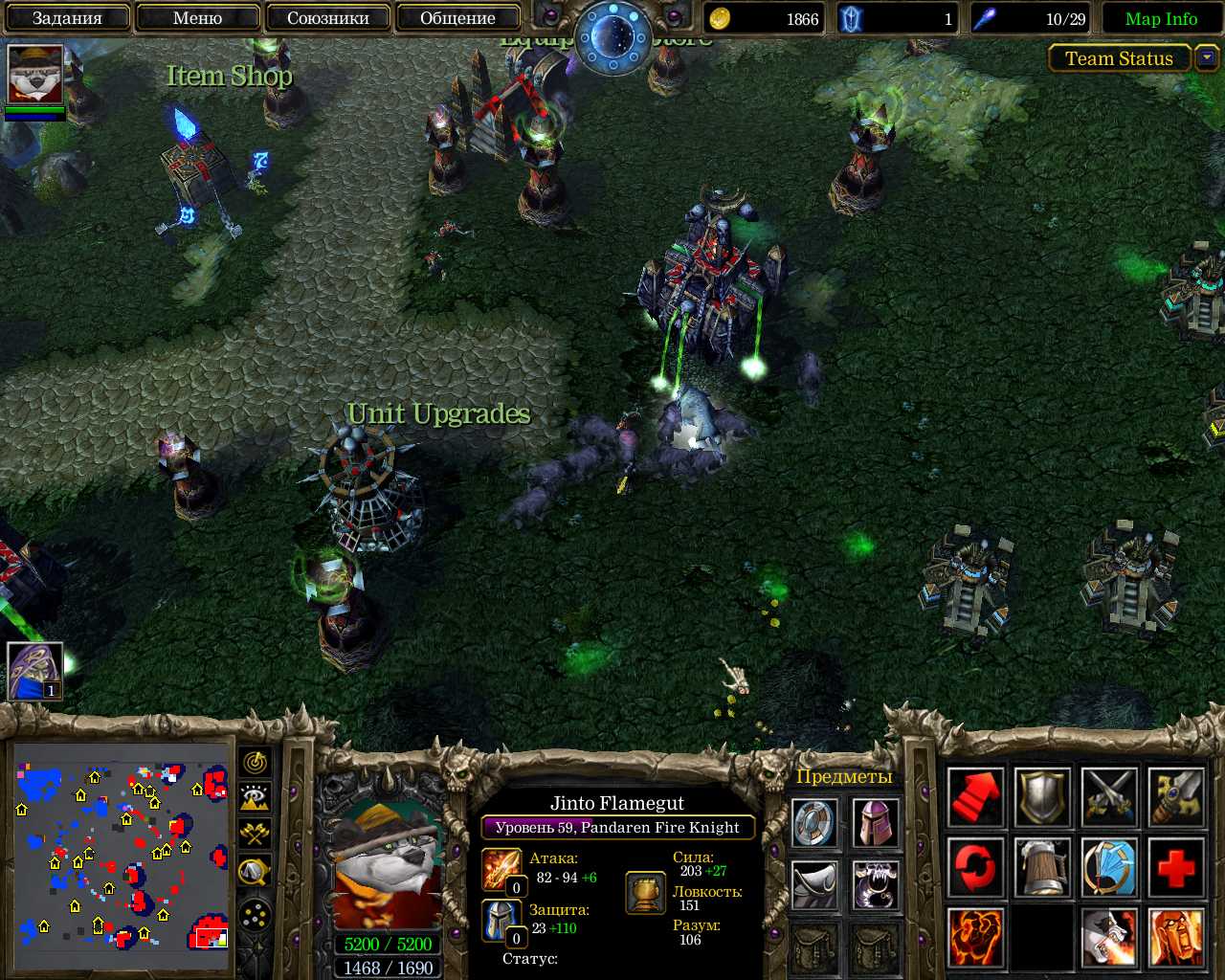The image size is (1225, 980).
Task: Activate the Hold Position shield command
Action: click(1042, 797)
